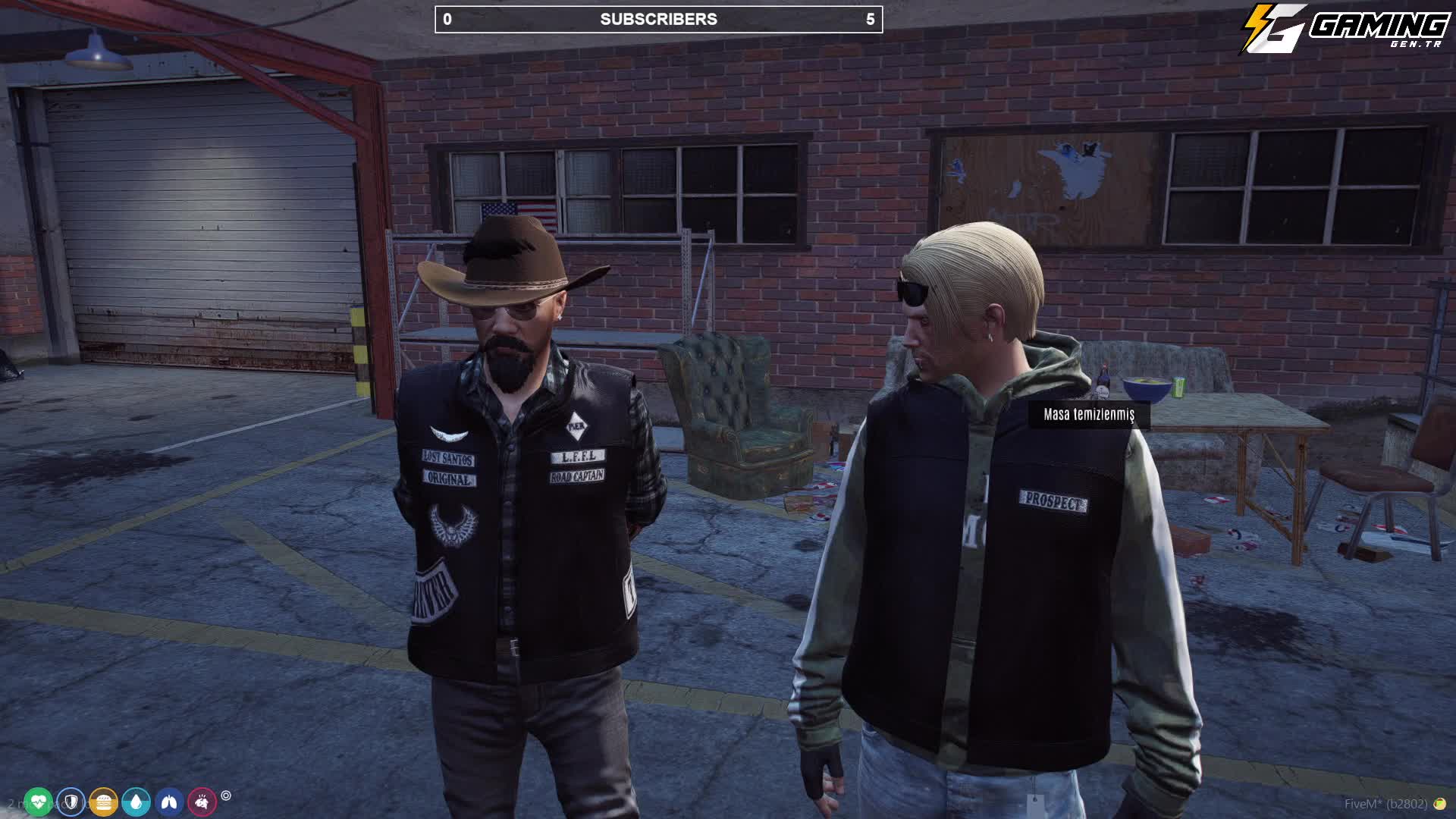Click the lungs stamina icon

coord(169,802)
